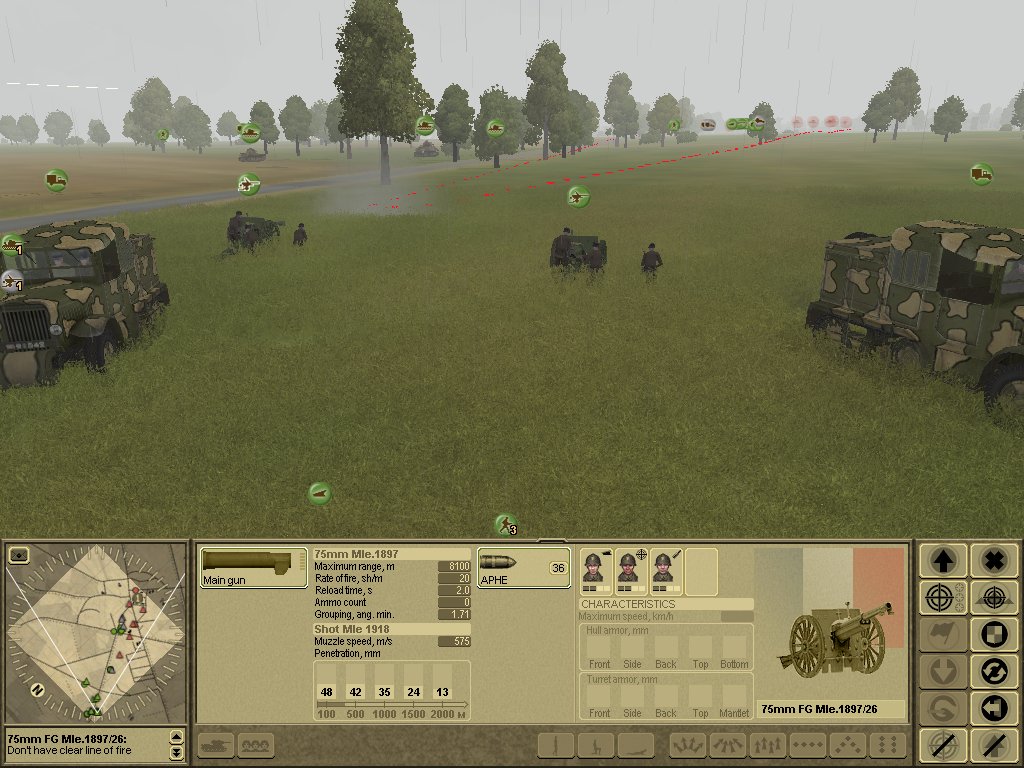1024x768 pixels.
Task: Cancel orders with the X button
Action: click(993, 561)
